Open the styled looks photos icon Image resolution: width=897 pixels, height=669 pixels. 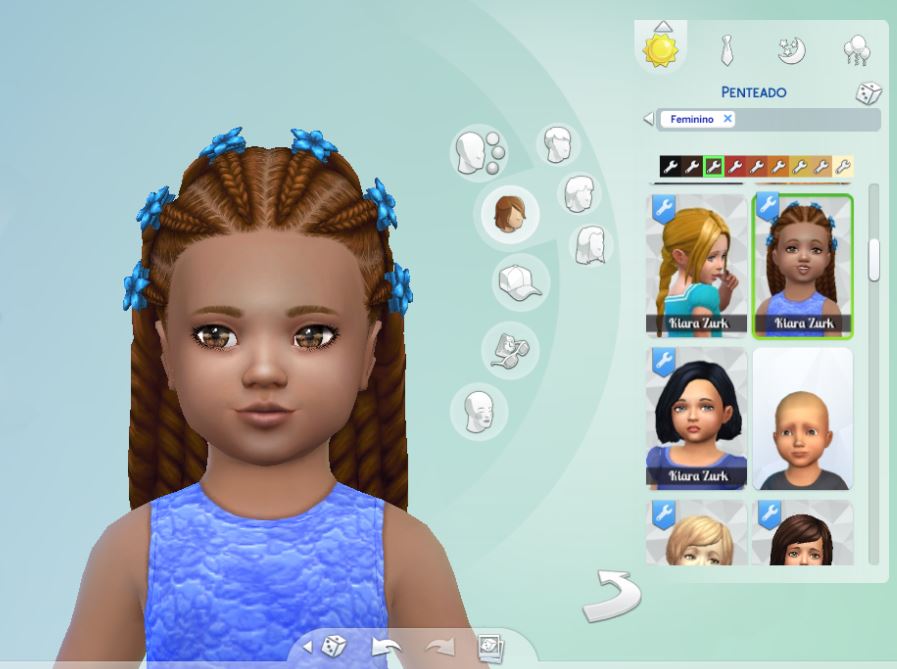click(x=490, y=647)
